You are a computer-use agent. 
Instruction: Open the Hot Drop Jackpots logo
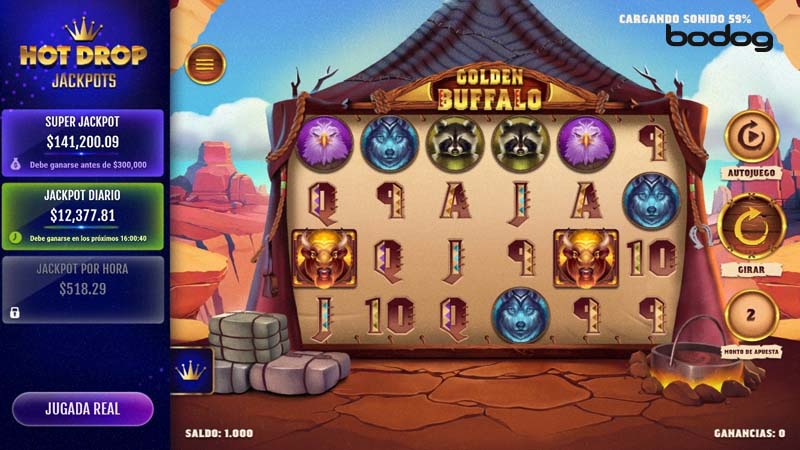[83, 58]
